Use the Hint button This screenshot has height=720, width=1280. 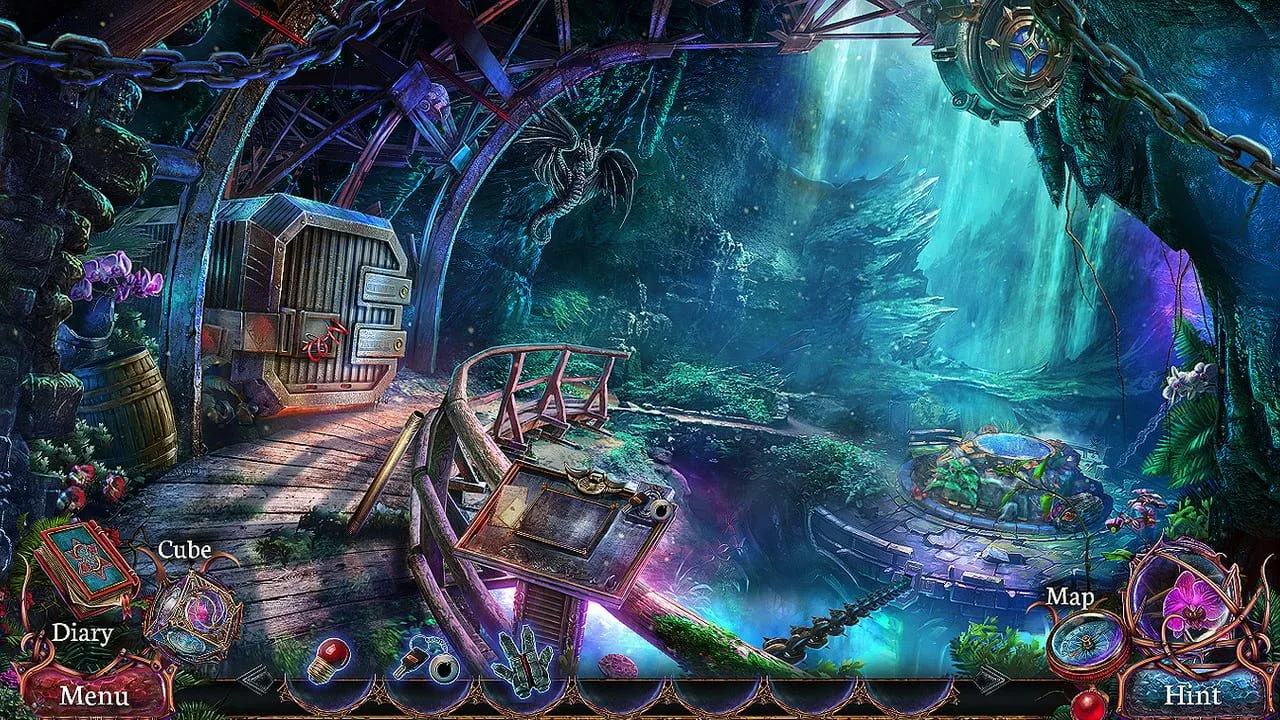[1192, 694]
